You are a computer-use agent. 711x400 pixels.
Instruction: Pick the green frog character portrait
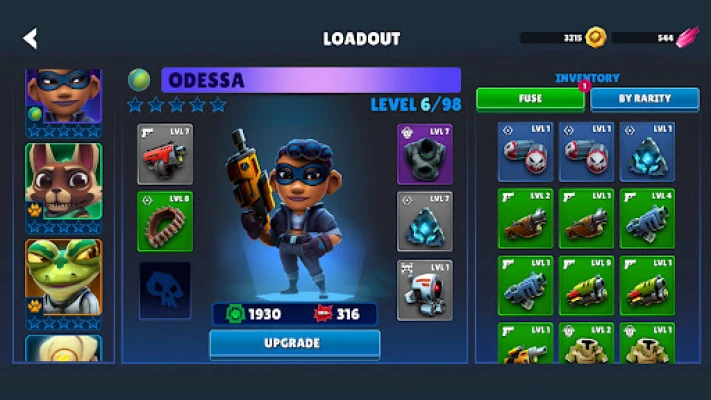(63, 275)
